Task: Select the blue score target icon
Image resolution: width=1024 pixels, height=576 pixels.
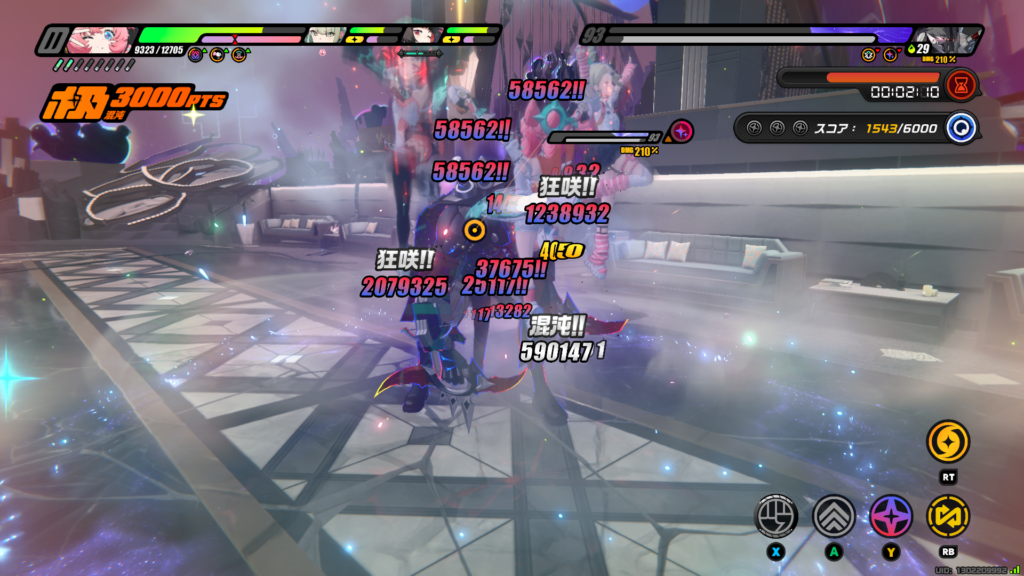Action: click(962, 128)
